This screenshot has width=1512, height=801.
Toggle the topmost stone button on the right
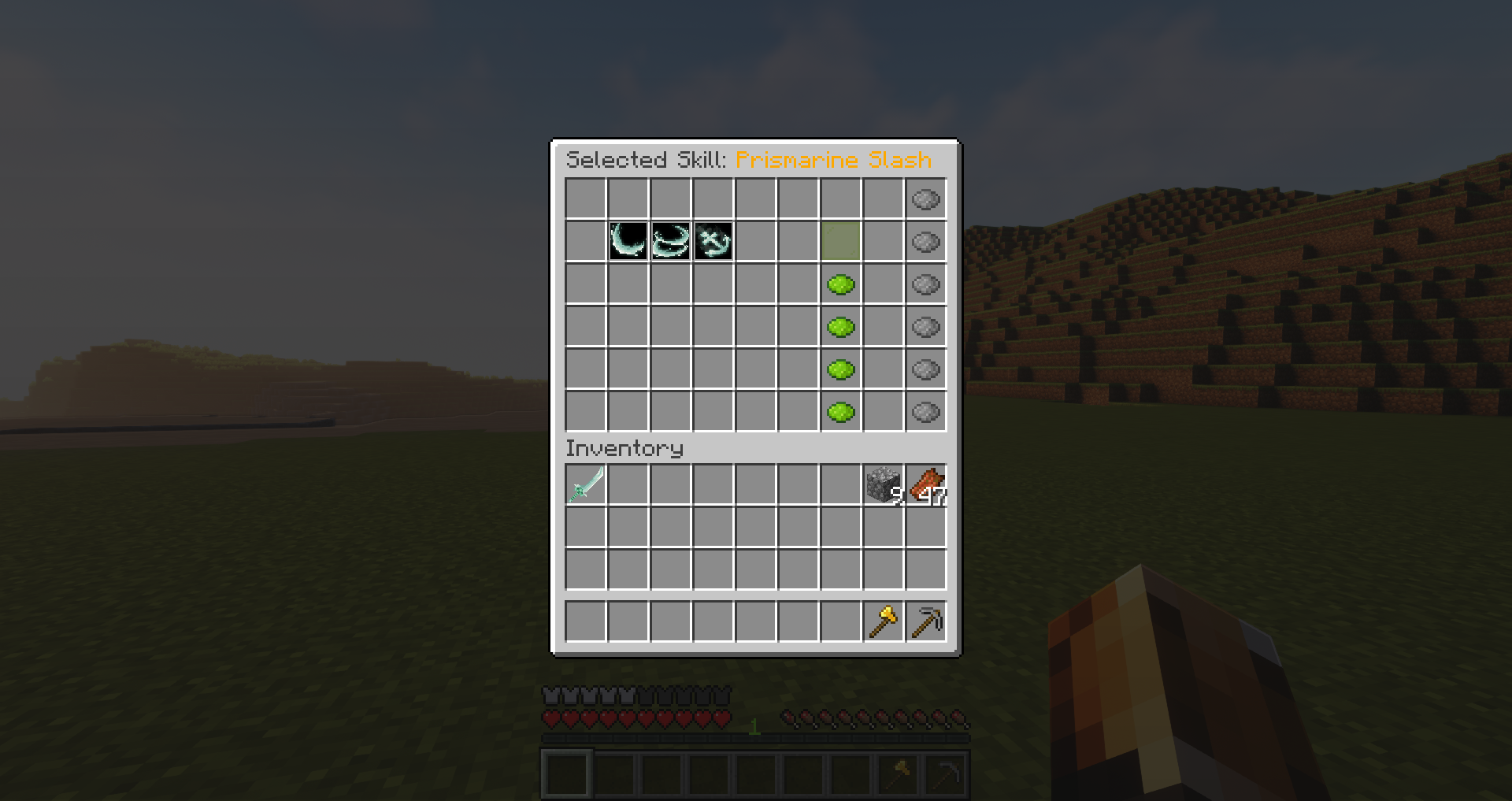pos(925,199)
